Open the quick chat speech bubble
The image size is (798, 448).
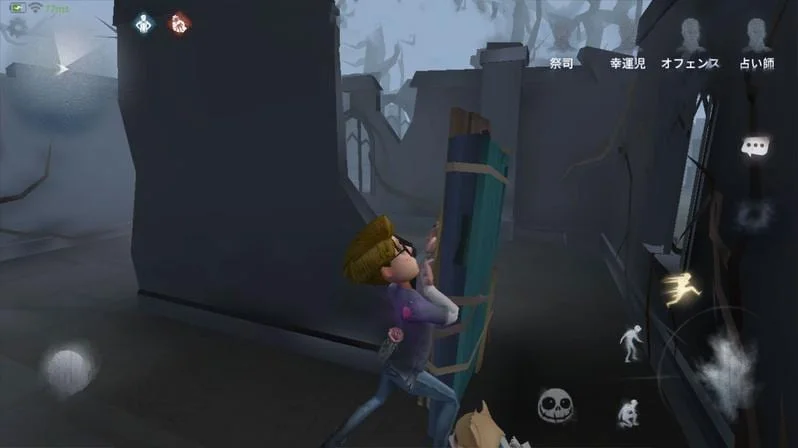[x=754, y=147]
